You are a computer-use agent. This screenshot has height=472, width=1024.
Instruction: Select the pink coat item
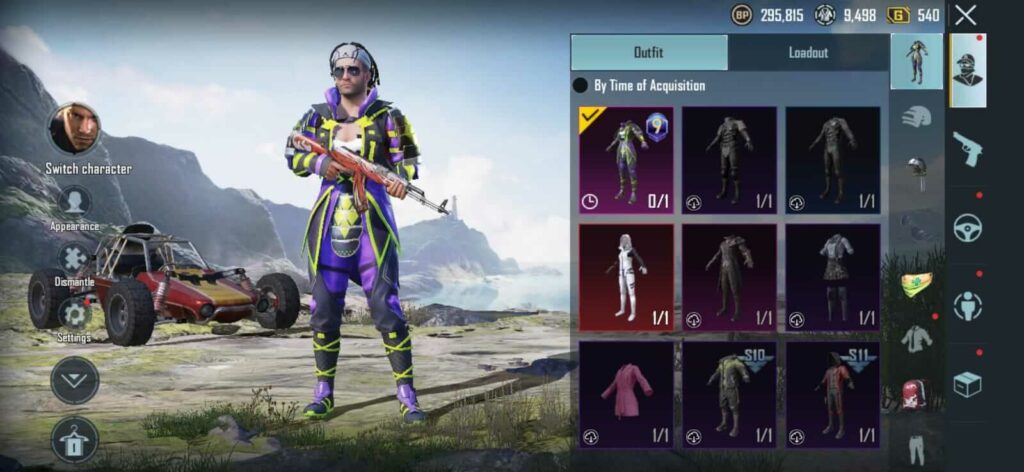[626, 394]
